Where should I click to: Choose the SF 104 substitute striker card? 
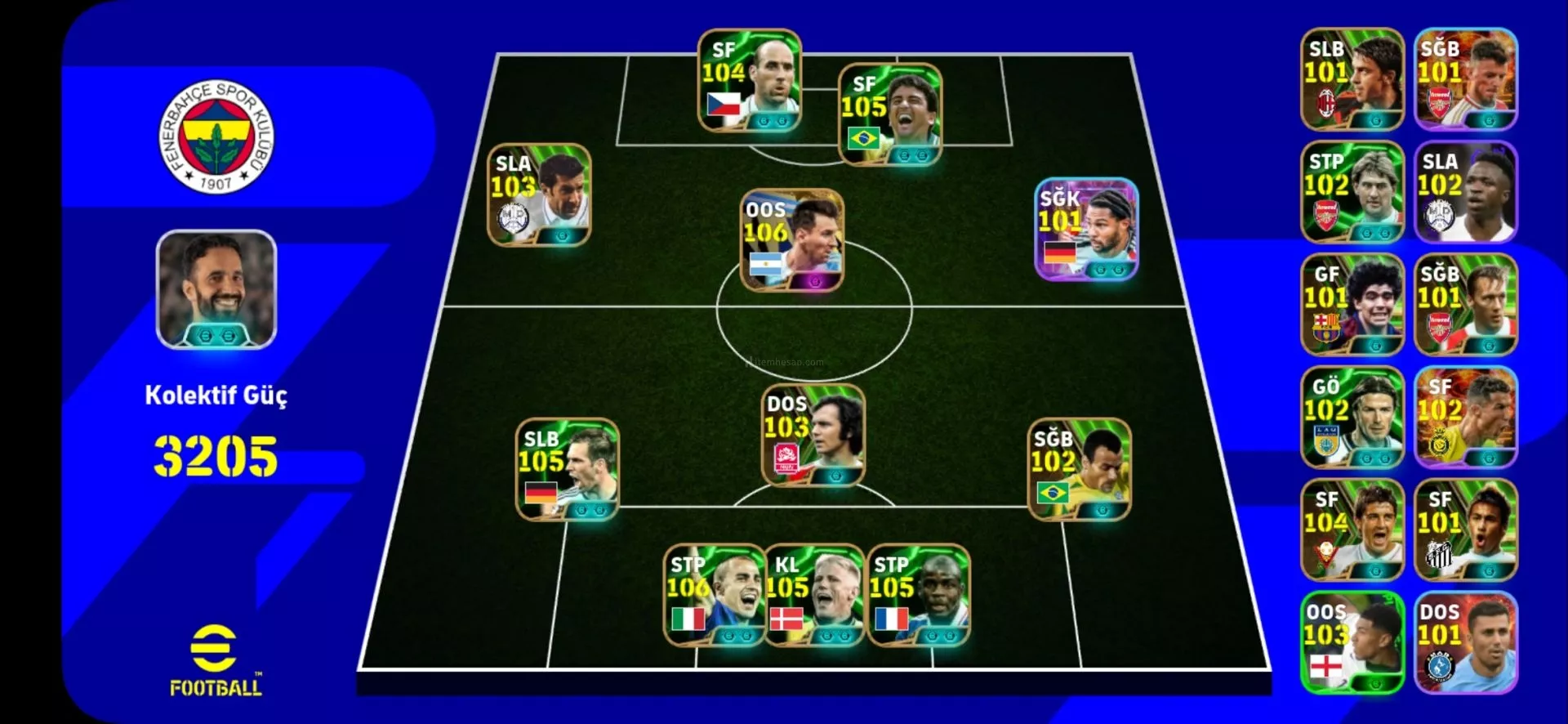[x=1352, y=530]
